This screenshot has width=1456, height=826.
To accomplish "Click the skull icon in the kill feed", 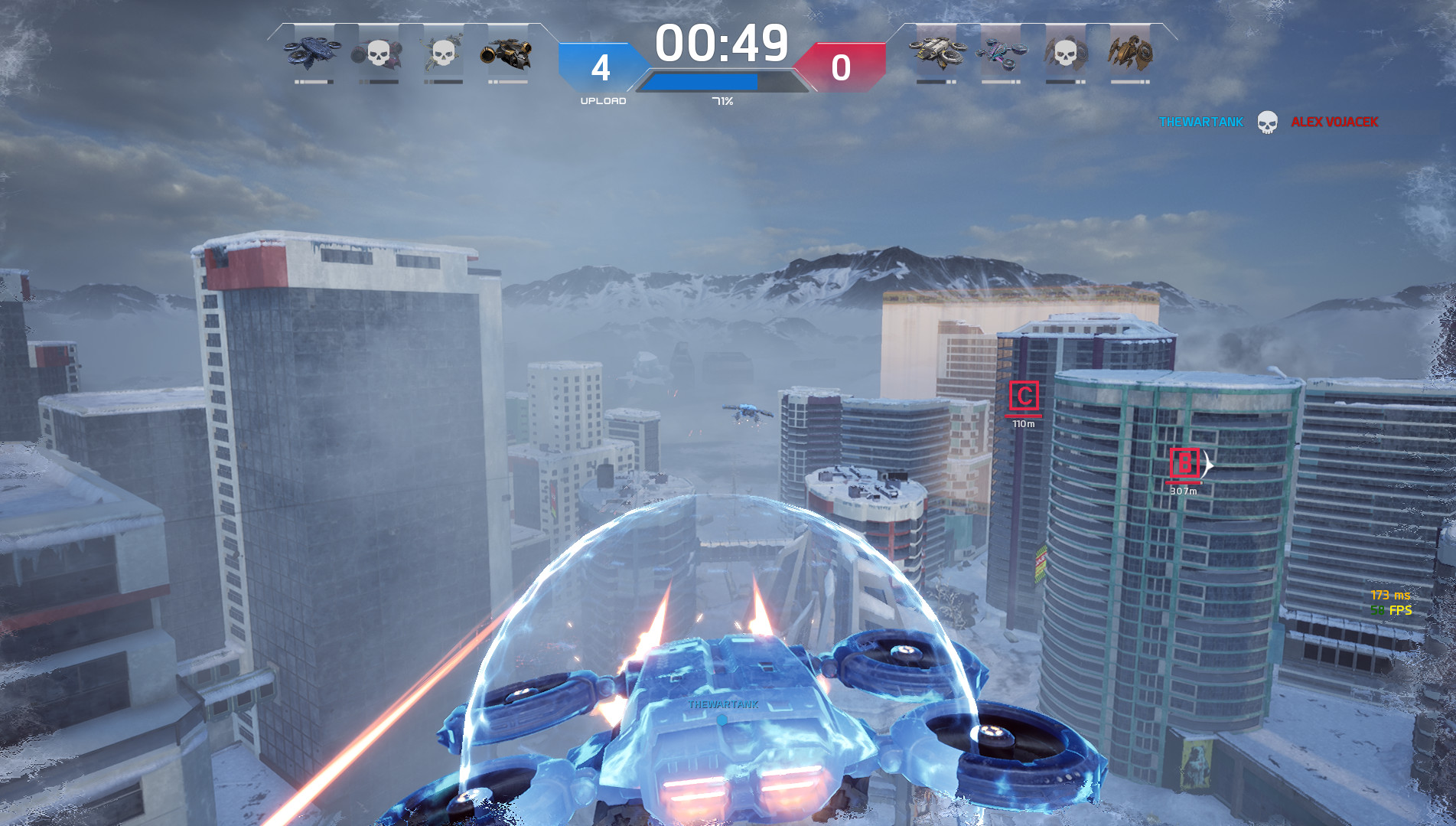I will pyautogui.click(x=1269, y=122).
